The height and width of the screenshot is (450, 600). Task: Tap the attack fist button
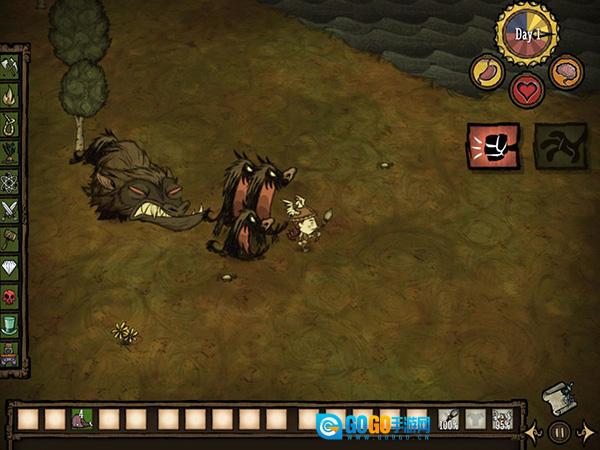coord(493,147)
